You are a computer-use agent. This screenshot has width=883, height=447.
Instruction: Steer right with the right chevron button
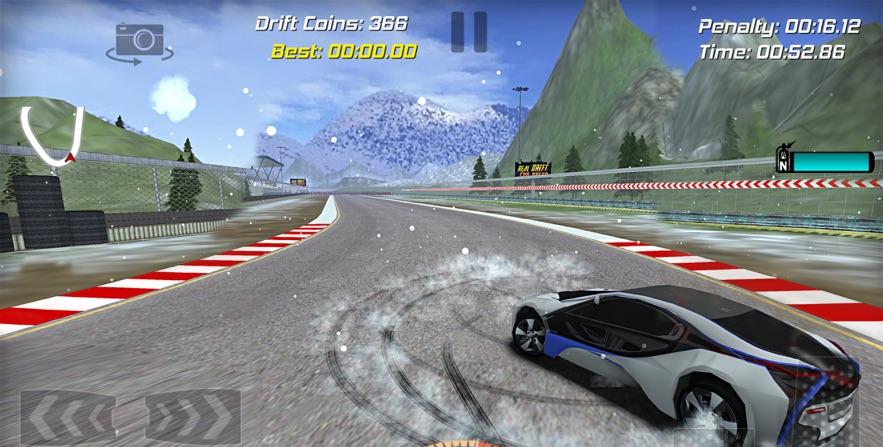(x=193, y=417)
